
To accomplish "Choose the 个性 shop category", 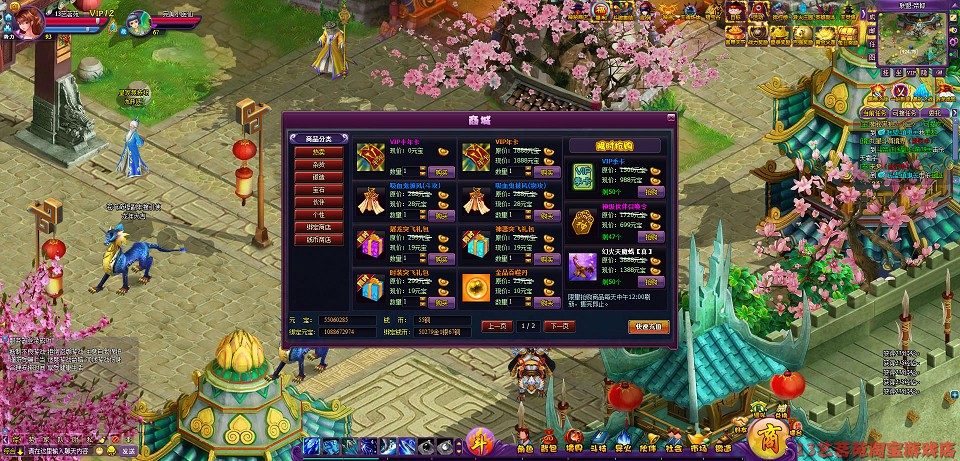I will point(318,214).
